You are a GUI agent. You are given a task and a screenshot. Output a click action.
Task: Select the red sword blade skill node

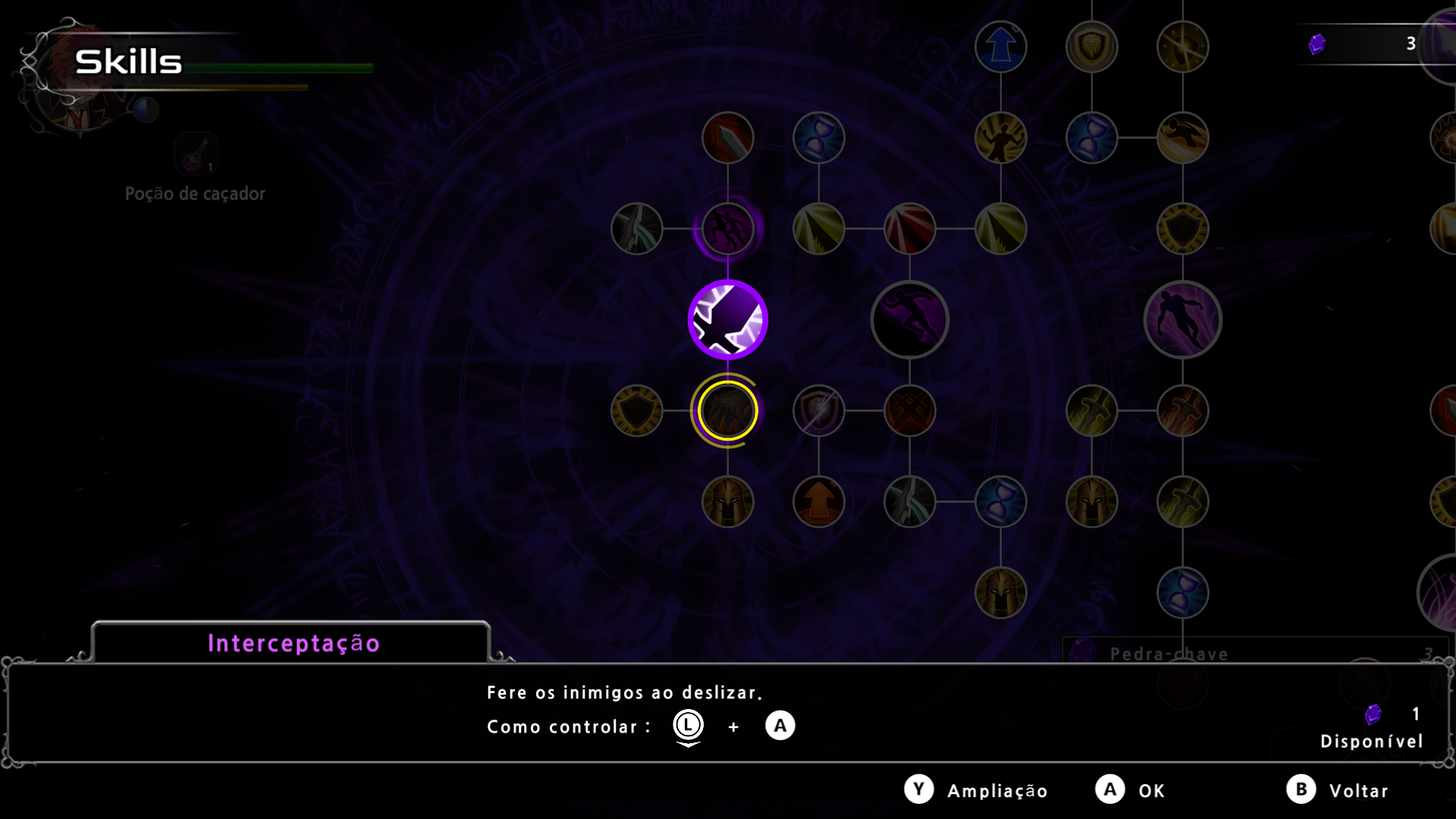(727, 138)
